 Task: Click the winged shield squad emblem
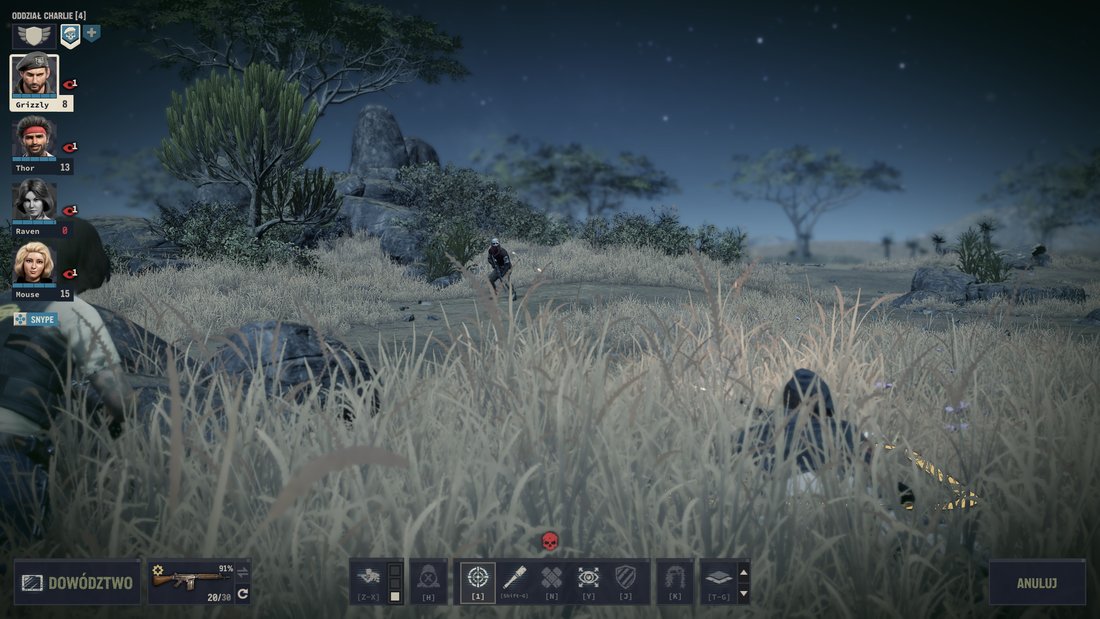pyautogui.click(x=33, y=36)
